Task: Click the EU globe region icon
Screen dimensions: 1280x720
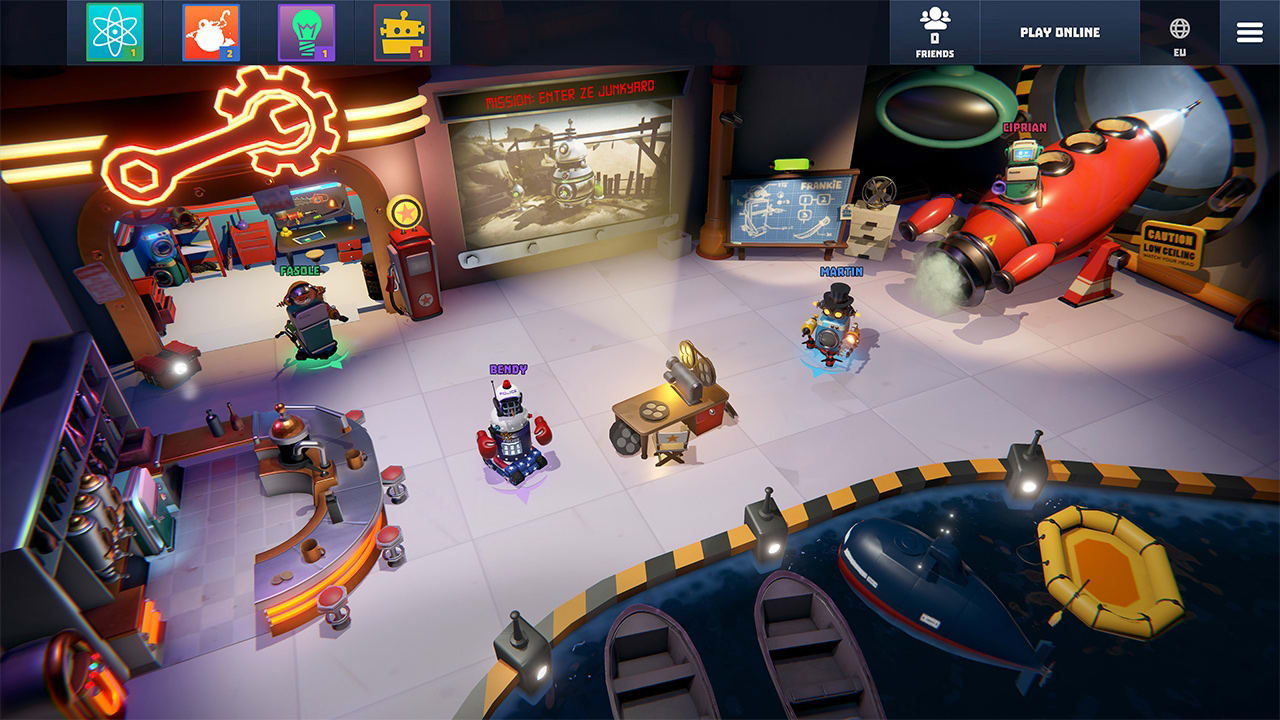Action: click(x=1181, y=30)
